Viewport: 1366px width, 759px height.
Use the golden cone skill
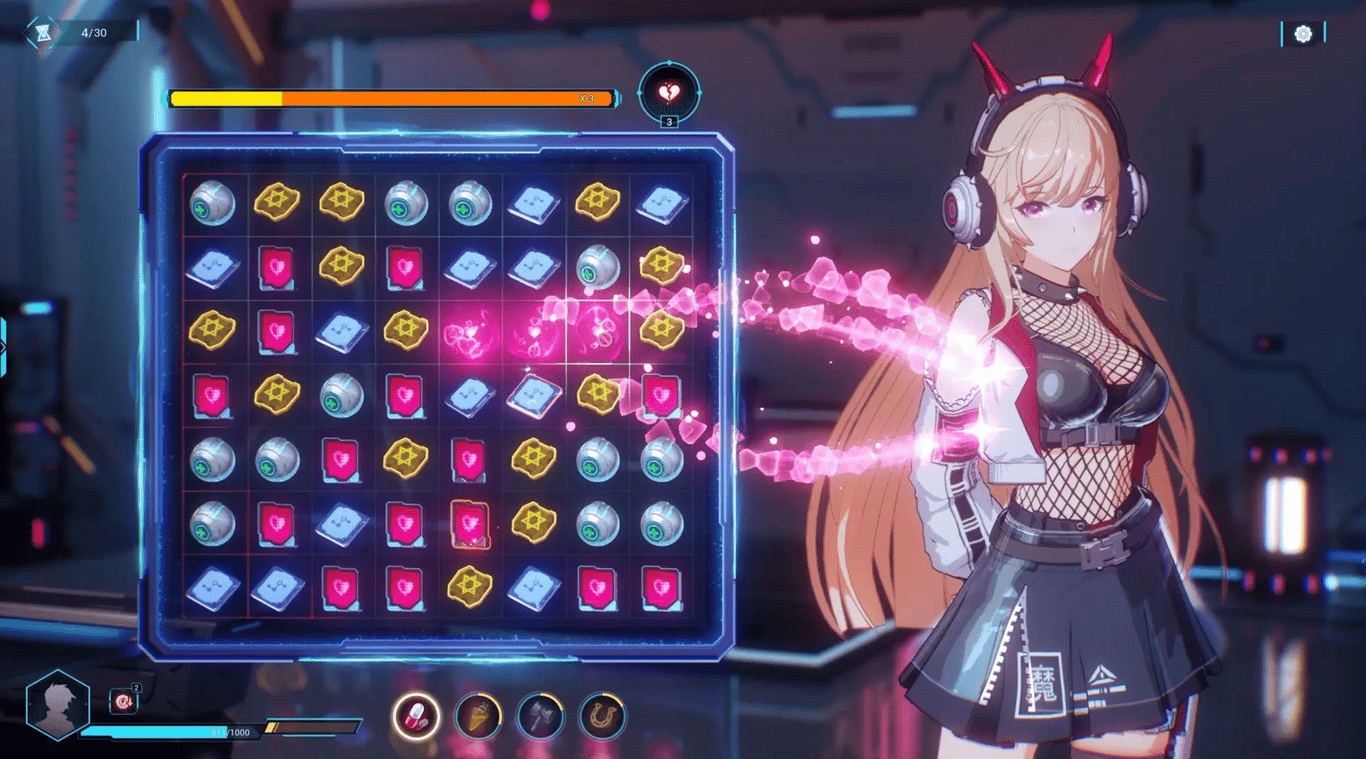point(478,716)
